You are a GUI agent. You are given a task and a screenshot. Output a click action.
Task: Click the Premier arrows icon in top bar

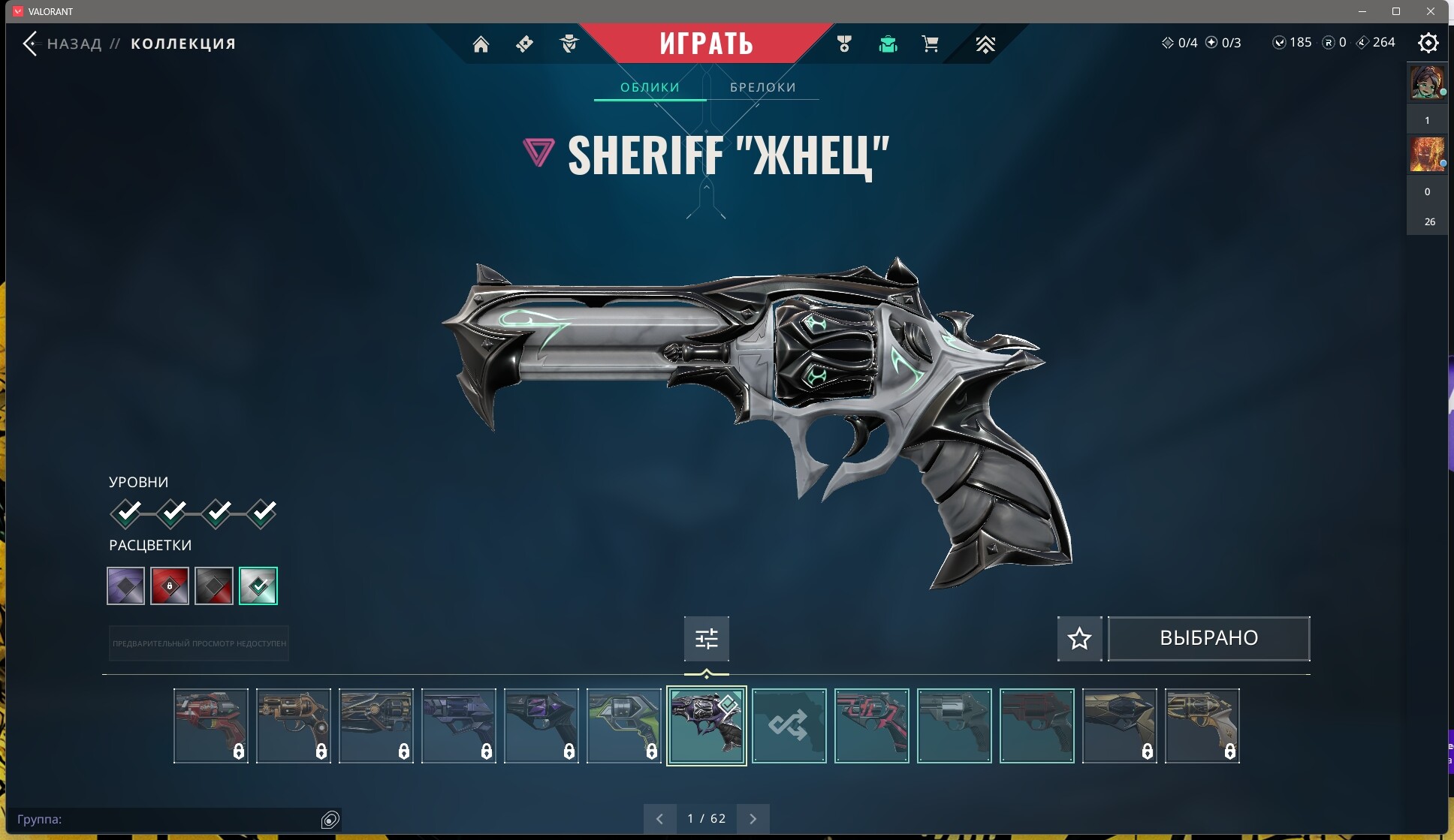click(x=985, y=44)
